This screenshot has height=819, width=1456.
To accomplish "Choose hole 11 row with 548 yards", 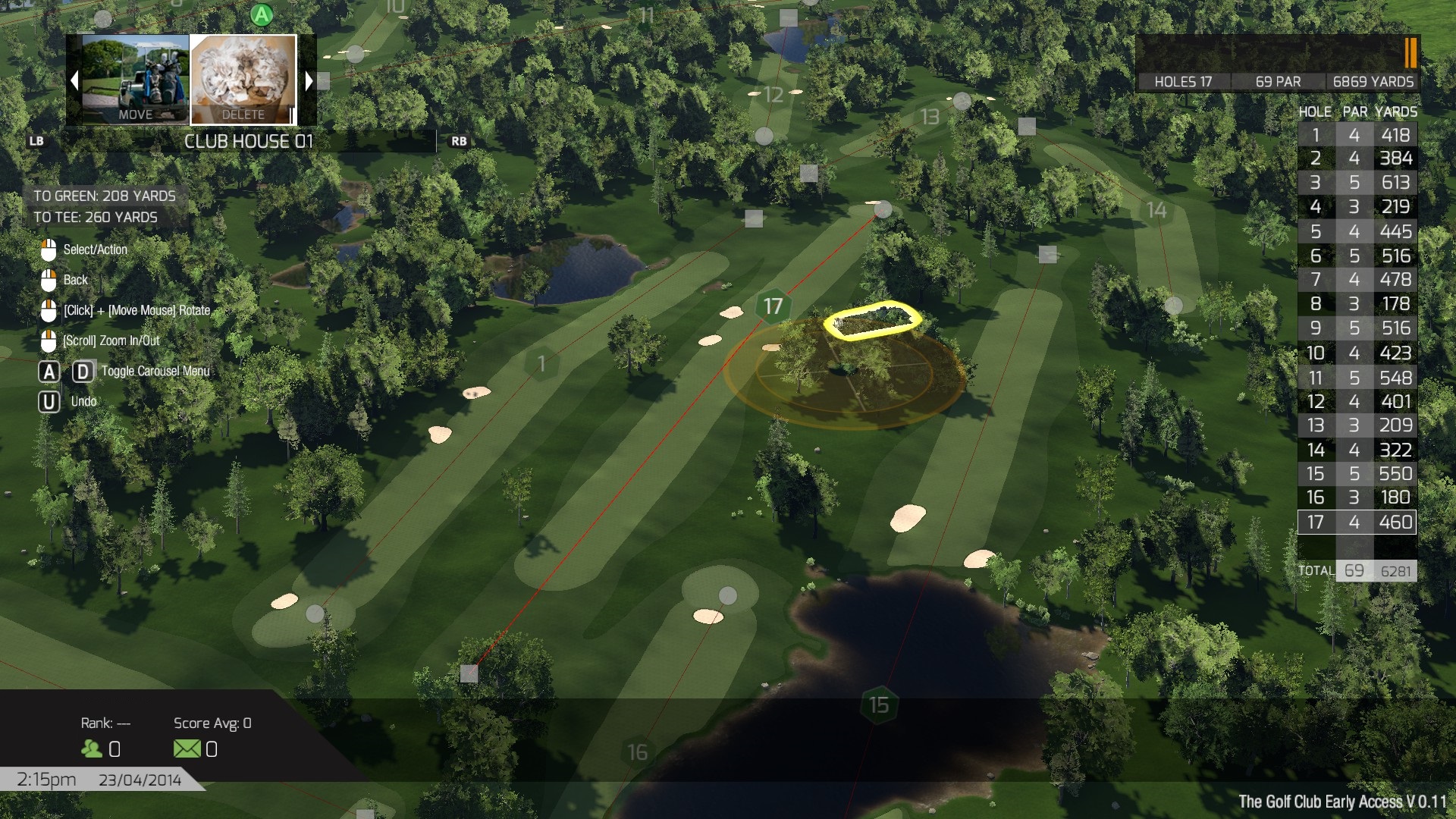I will (x=1357, y=378).
